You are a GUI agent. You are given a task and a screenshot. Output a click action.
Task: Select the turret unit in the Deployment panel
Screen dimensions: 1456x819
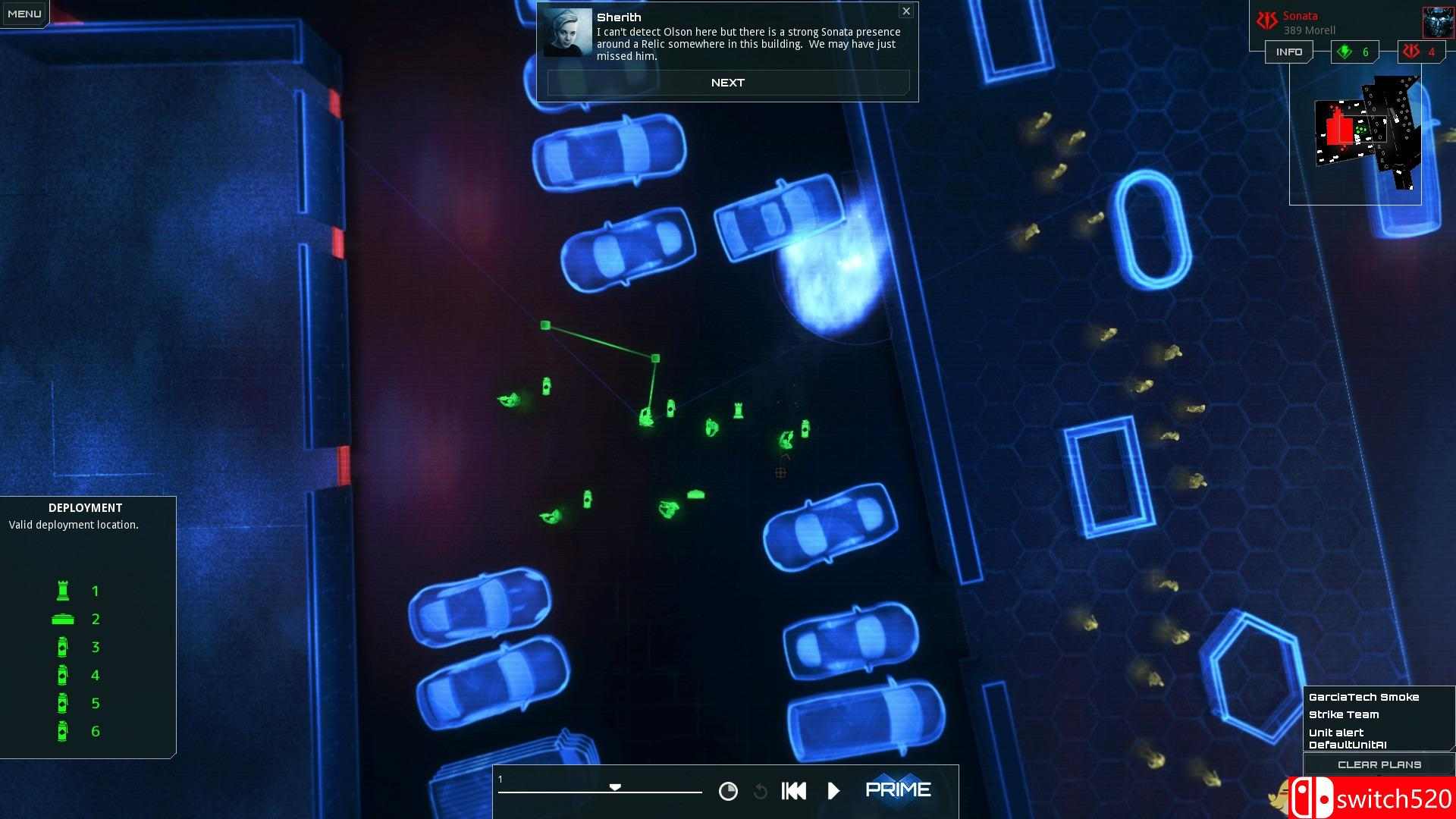(x=63, y=590)
